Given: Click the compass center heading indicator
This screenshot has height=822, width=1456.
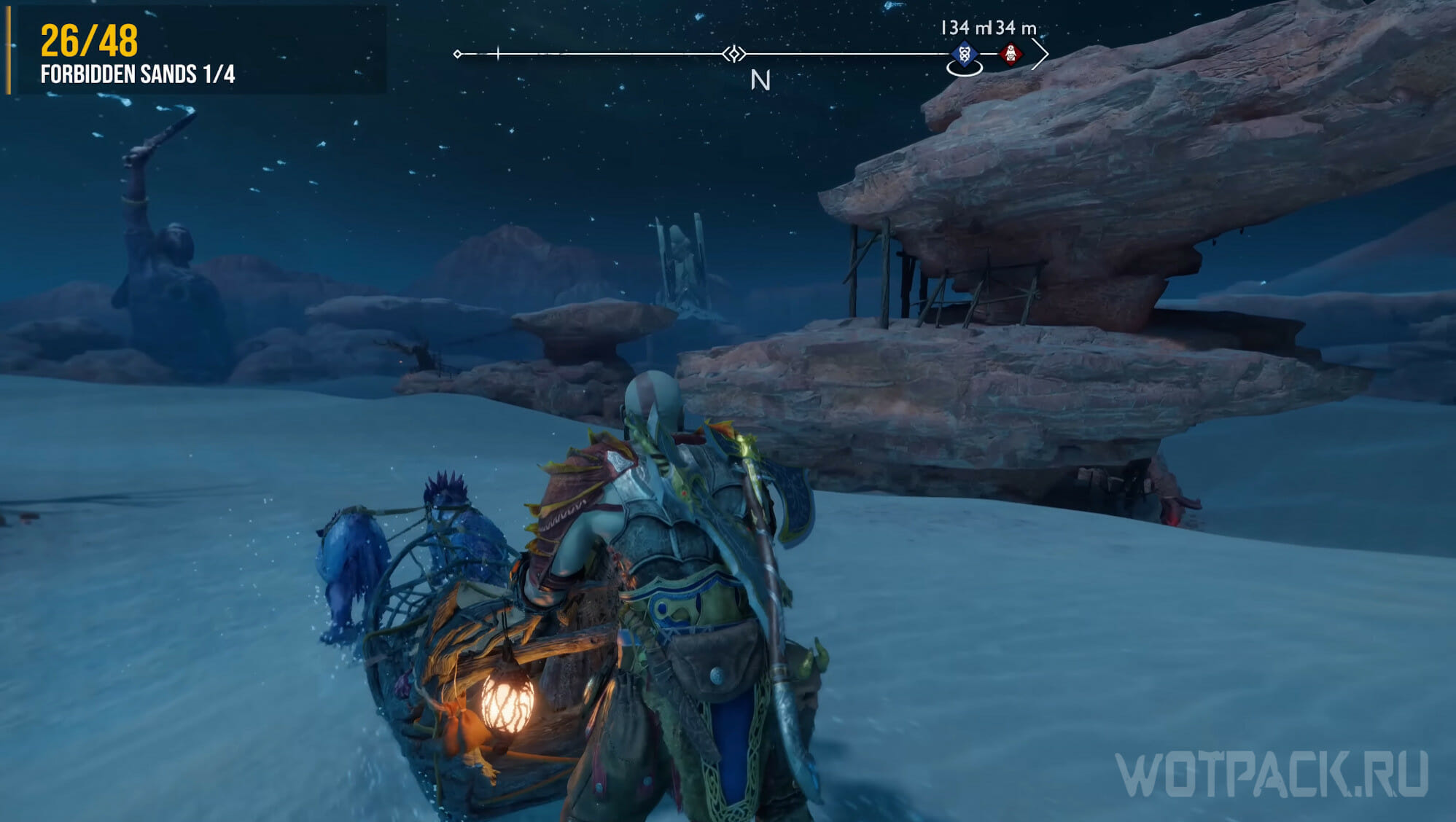Looking at the screenshot, I should [734, 54].
